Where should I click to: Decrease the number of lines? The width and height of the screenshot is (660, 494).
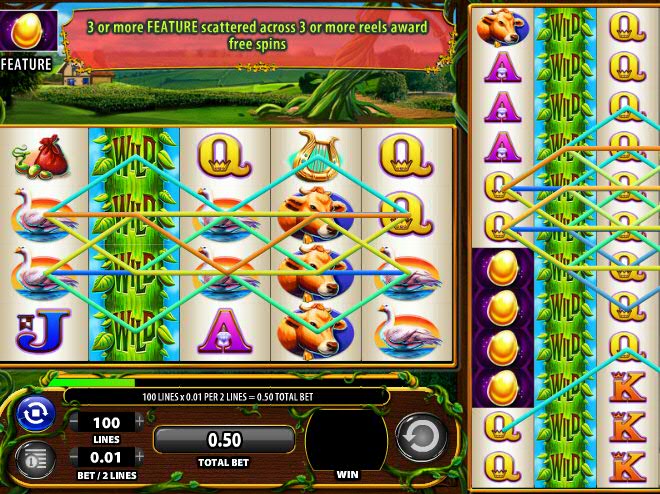pyautogui.click(x=73, y=422)
